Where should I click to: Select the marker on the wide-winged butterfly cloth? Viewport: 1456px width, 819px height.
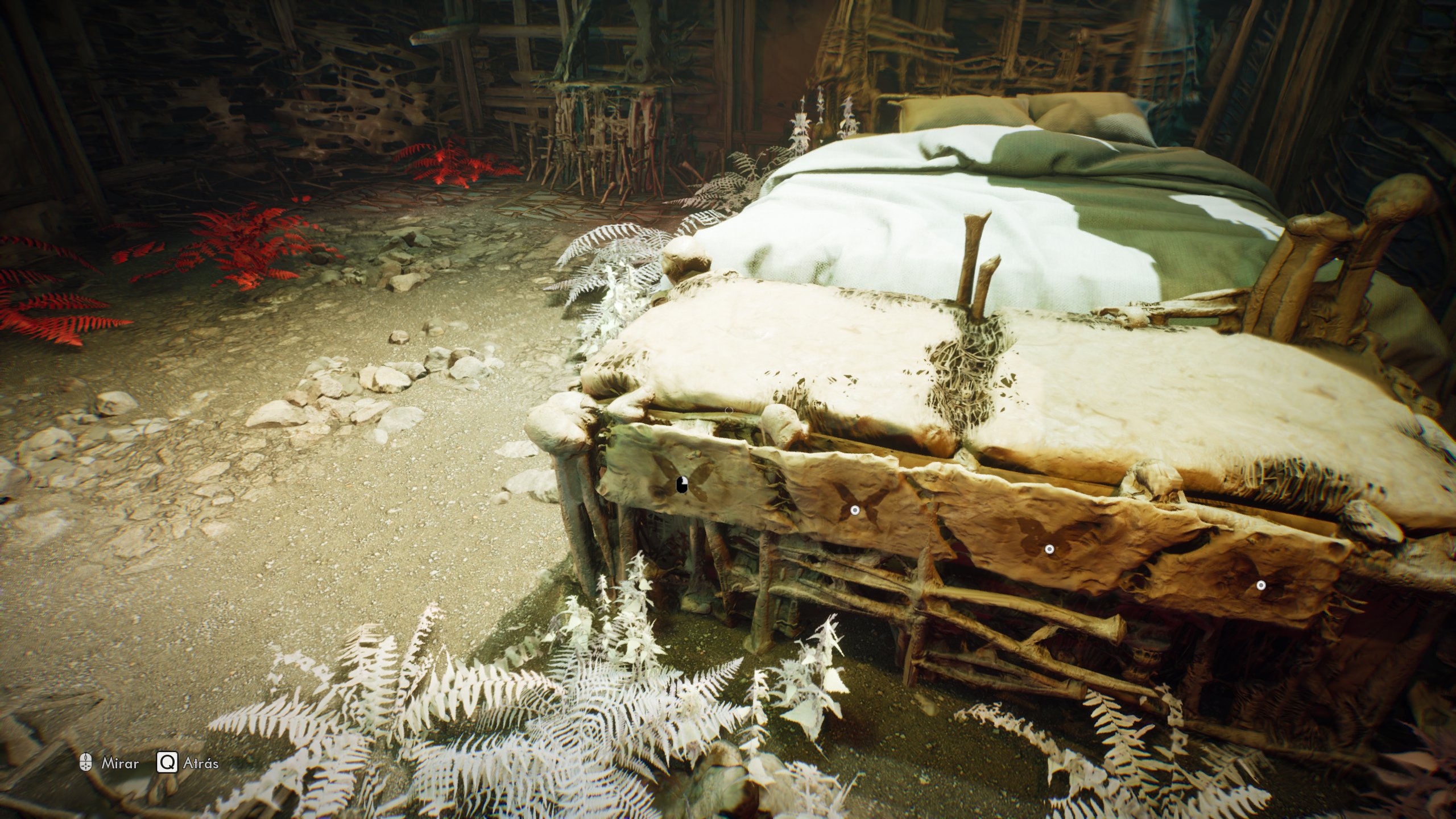click(x=1050, y=549)
